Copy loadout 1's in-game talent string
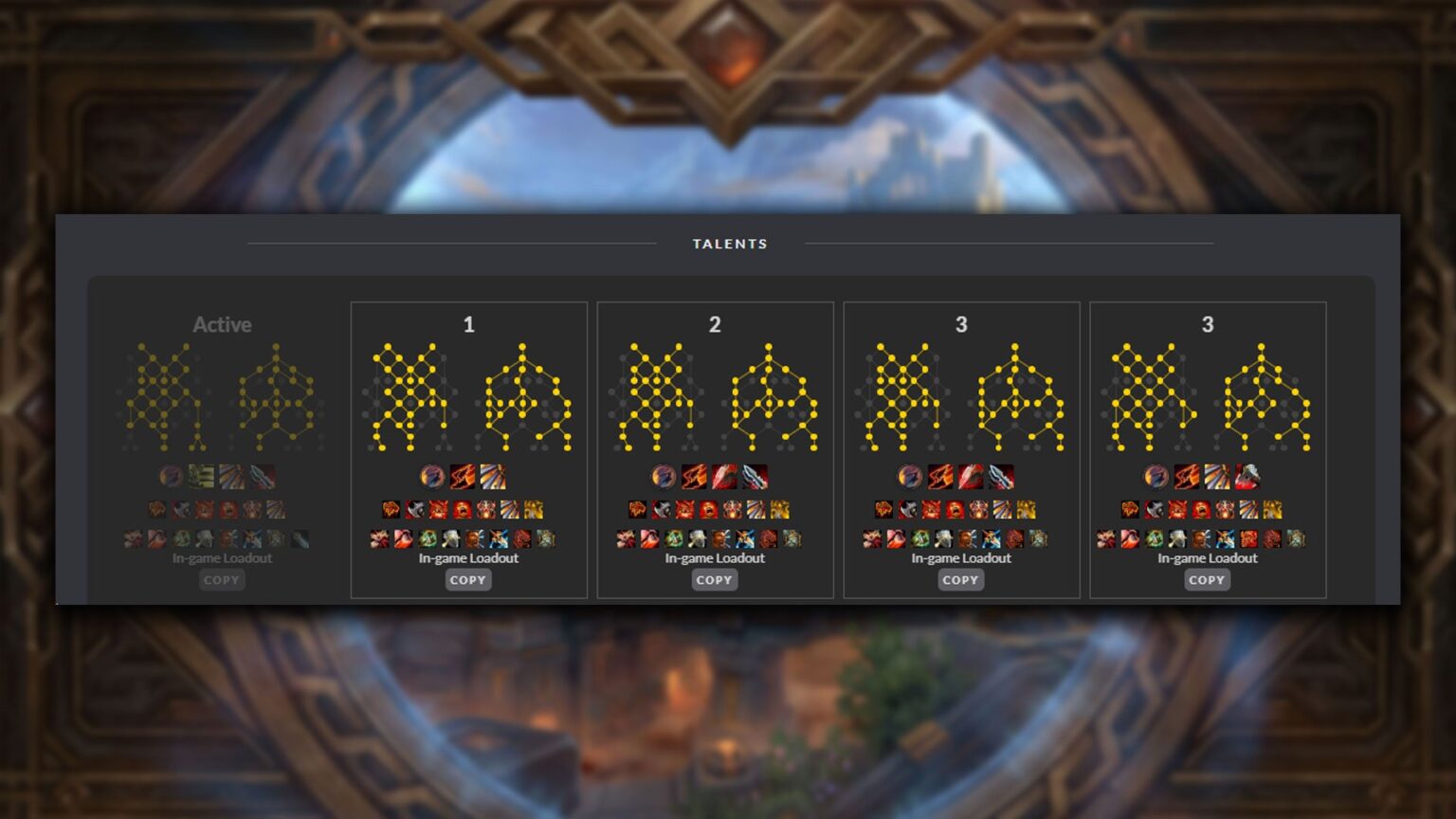The width and height of the screenshot is (1456, 819). [468, 580]
